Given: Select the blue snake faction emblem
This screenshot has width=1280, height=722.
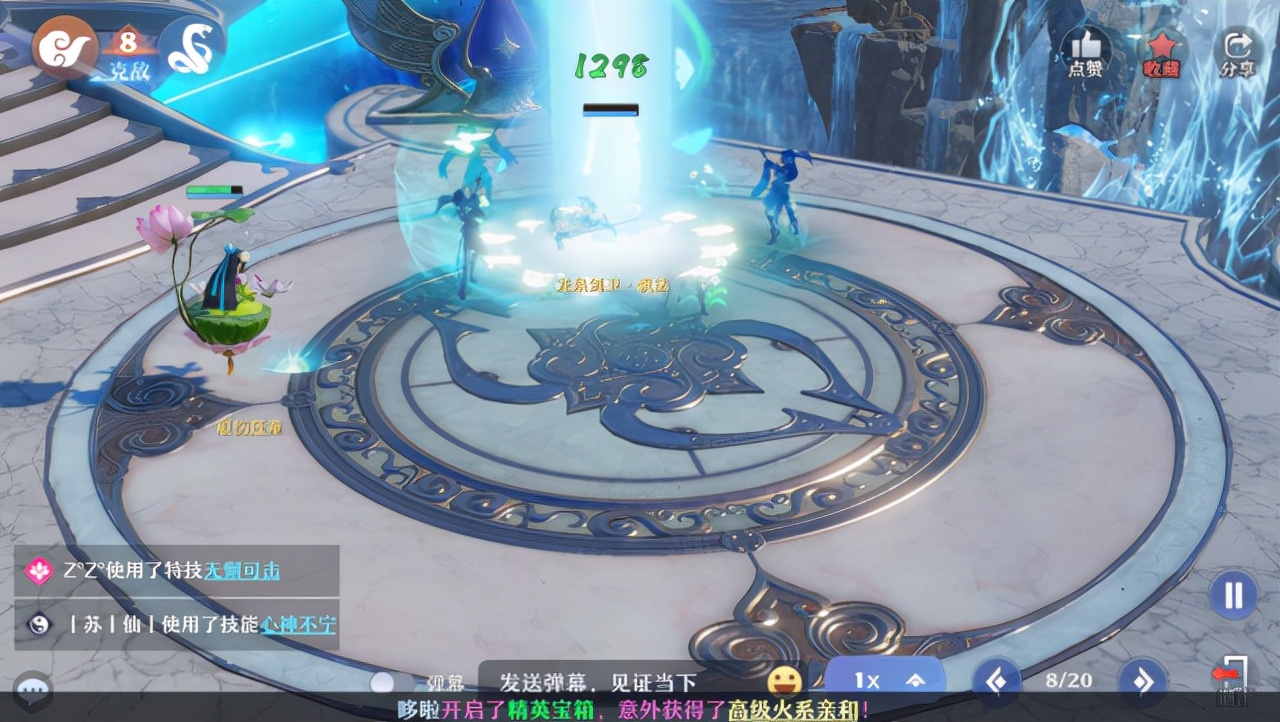Looking at the screenshot, I should pos(190,47).
